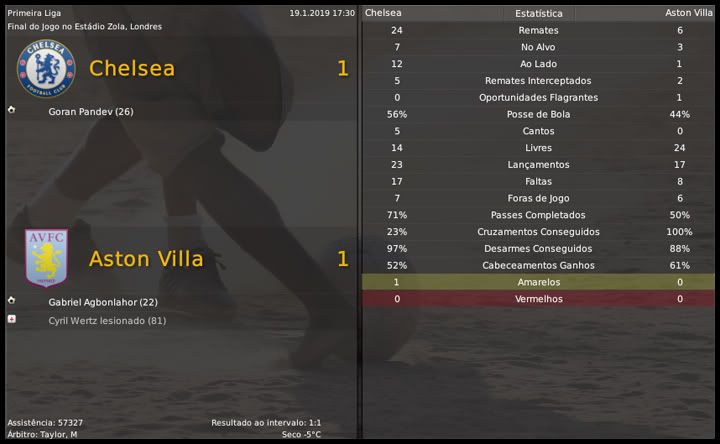View injured player Cyril Wertz

[x=107, y=320]
